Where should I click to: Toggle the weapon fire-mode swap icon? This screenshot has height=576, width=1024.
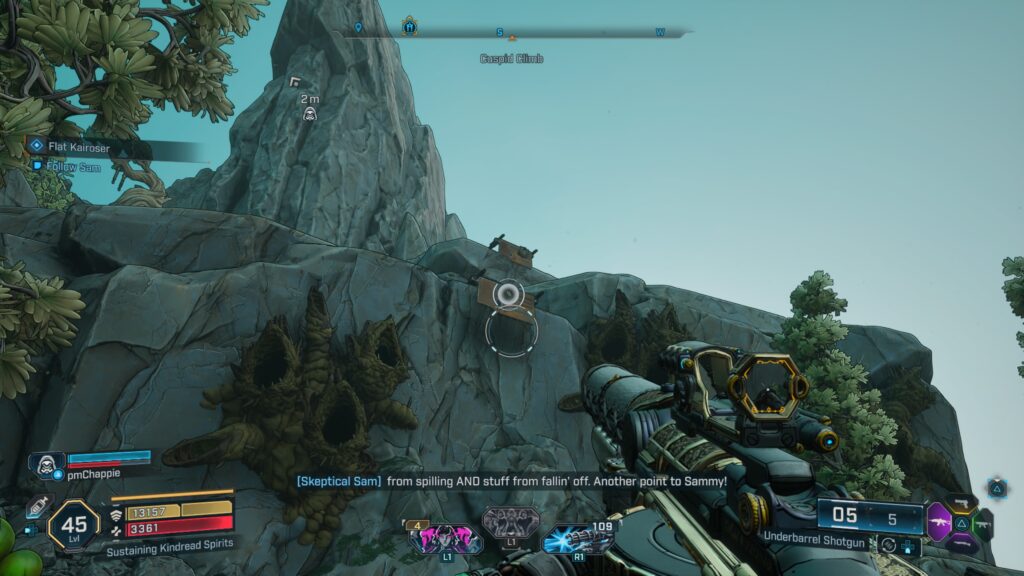click(x=887, y=545)
